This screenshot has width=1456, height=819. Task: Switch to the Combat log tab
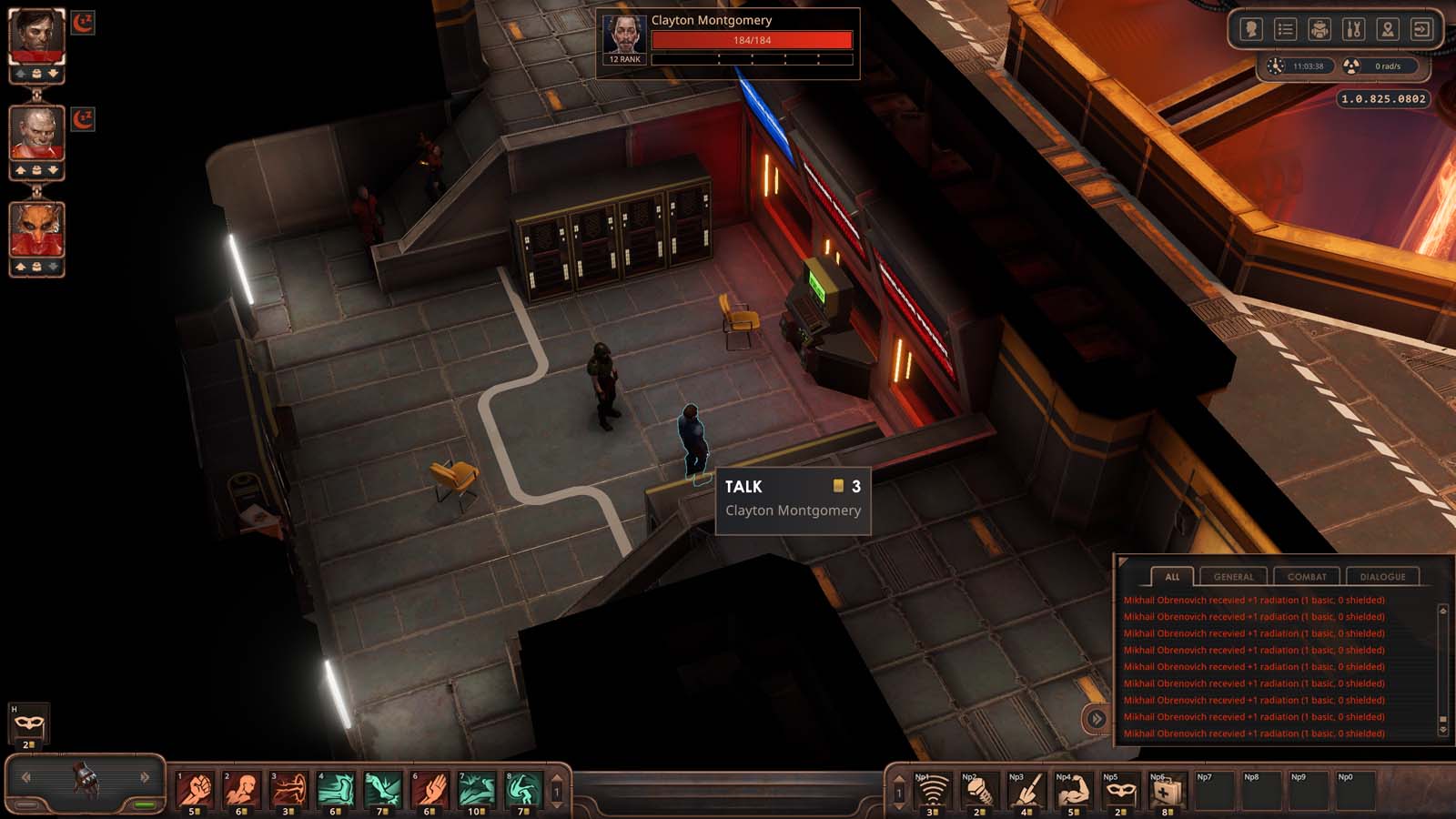pyautogui.click(x=1307, y=577)
